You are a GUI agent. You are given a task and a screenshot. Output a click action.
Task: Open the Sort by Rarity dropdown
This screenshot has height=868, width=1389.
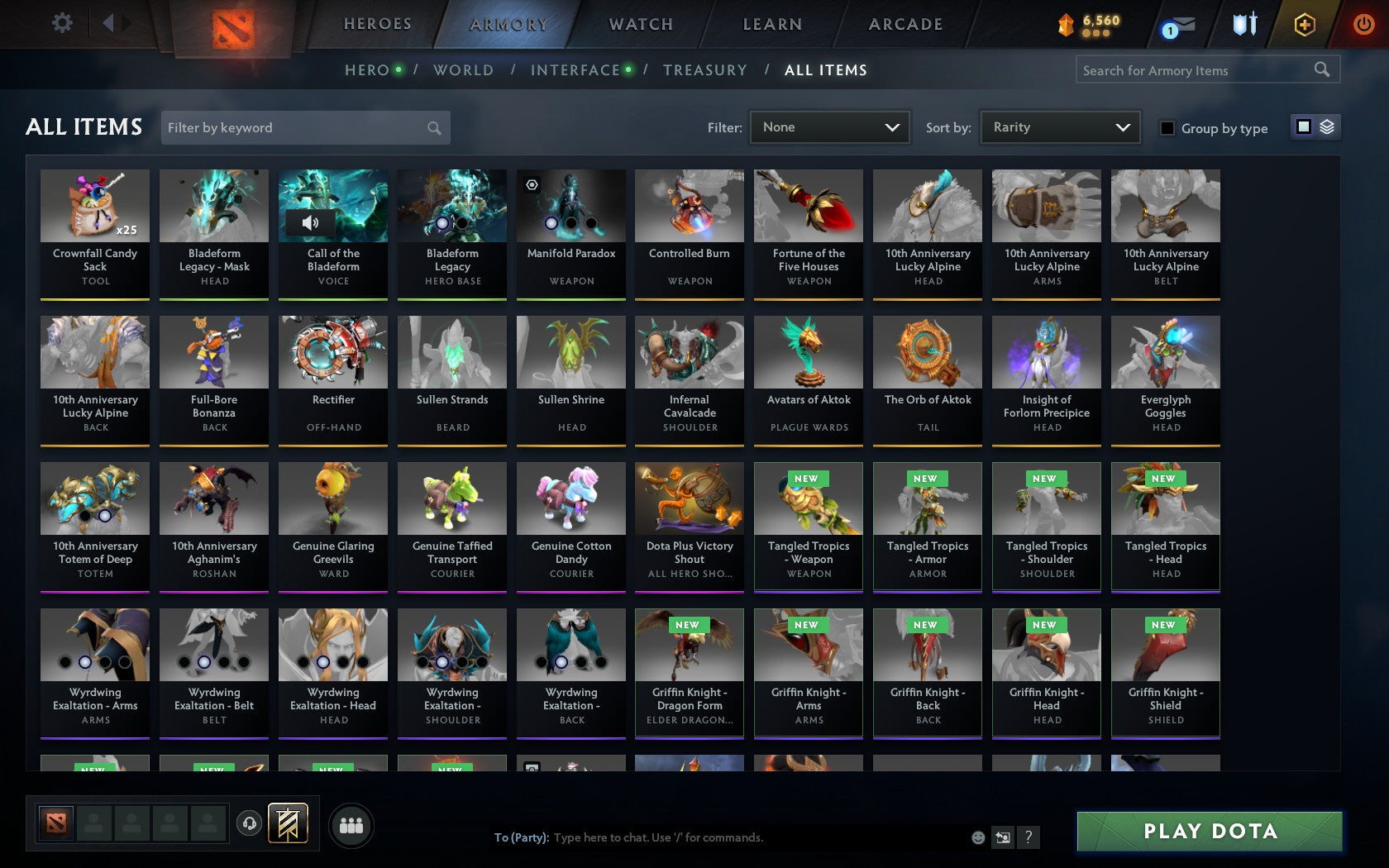(1059, 127)
